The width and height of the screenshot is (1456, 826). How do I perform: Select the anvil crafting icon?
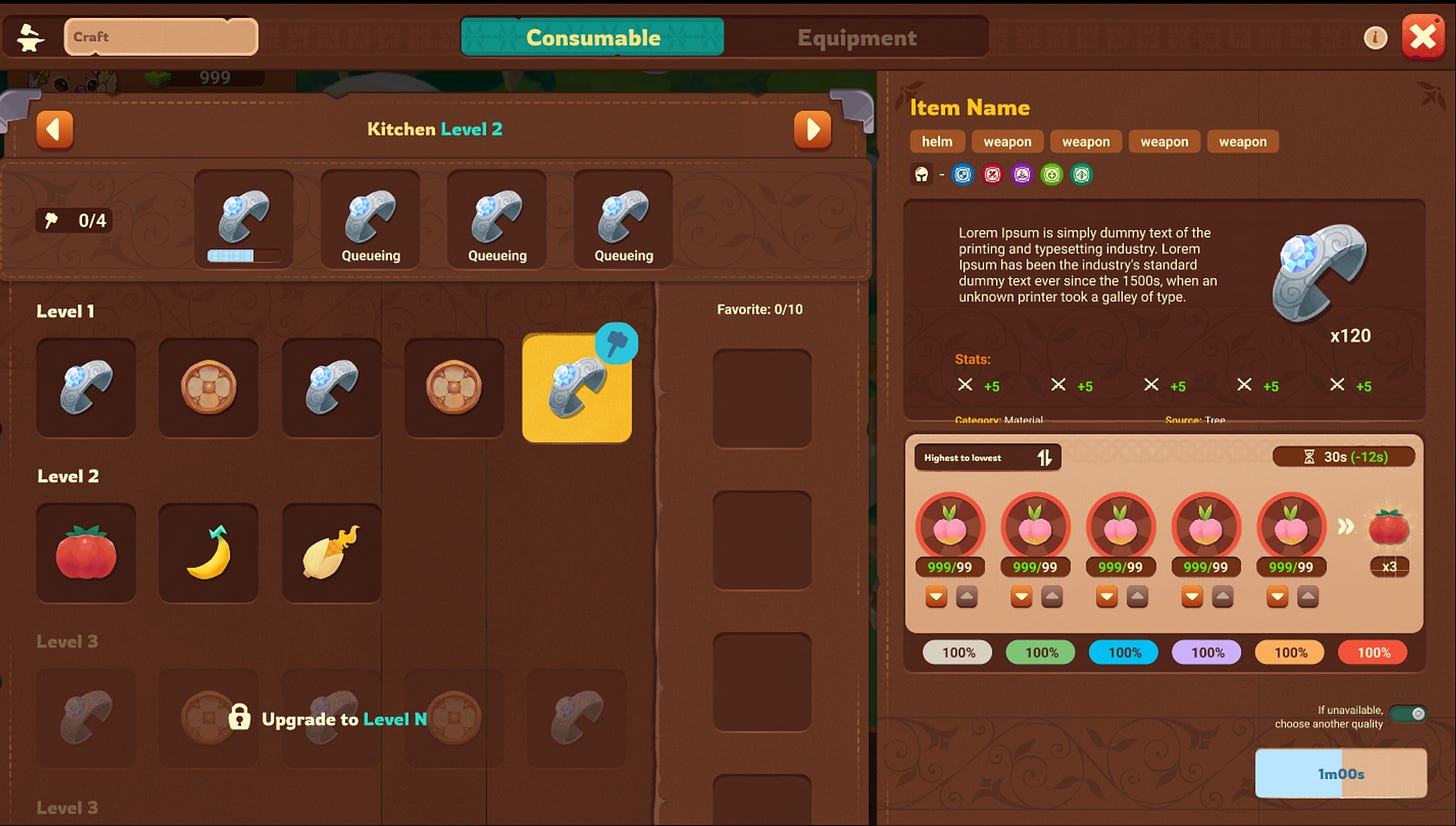coord(29,36)
